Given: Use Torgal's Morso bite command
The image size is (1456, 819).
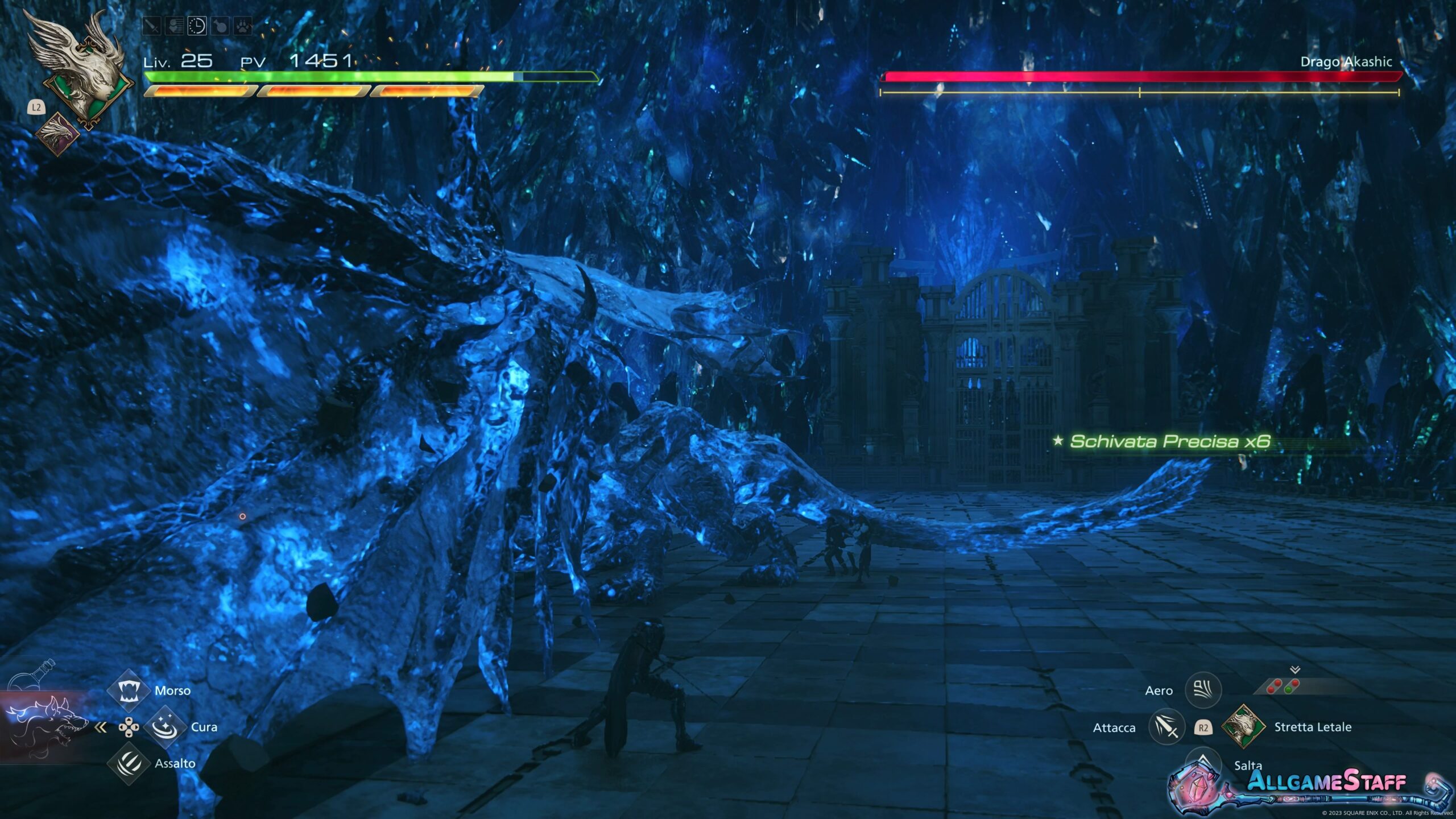Looking at the screenshot, I should click(x=129, y=690).
